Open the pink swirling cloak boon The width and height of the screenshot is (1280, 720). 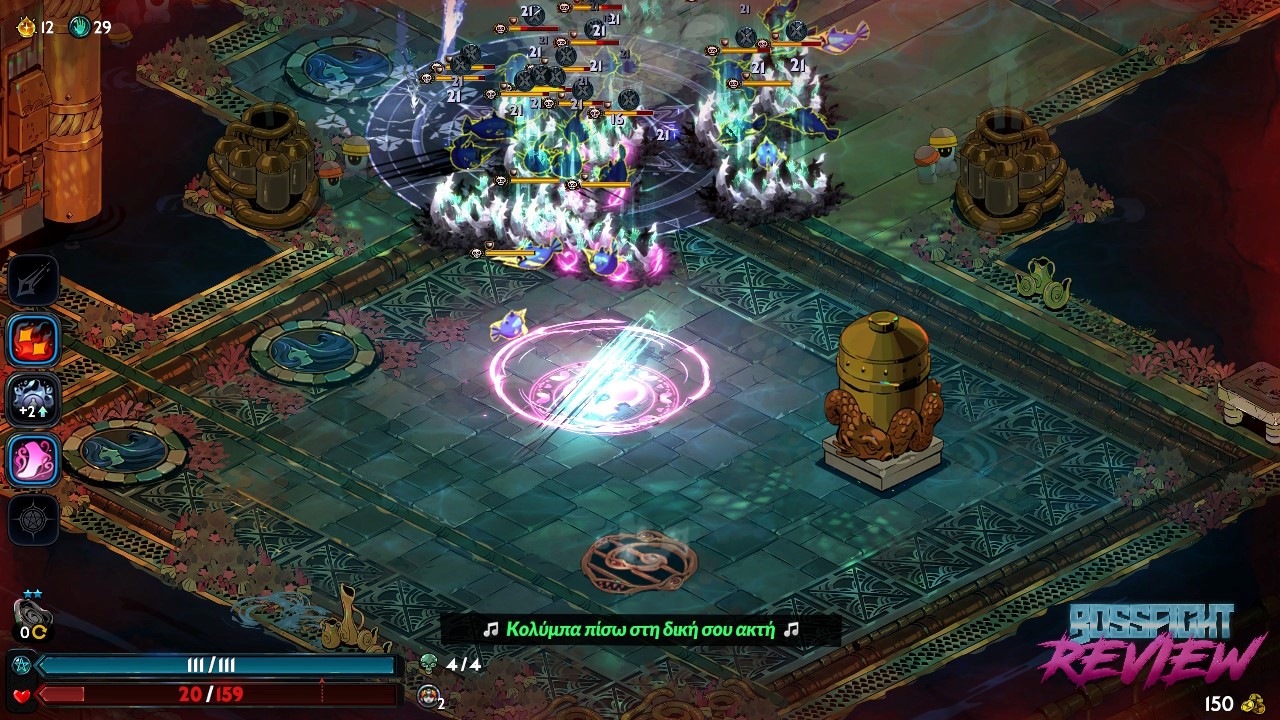coord(34,460)
